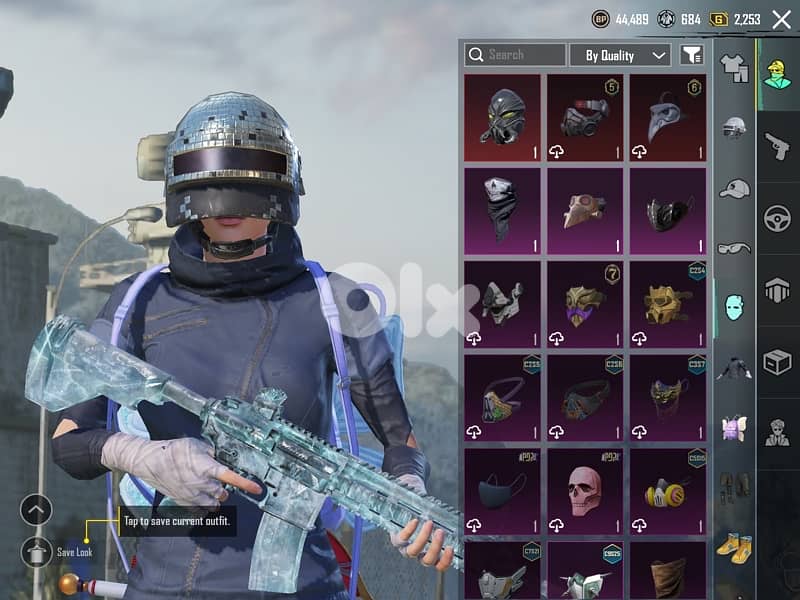Screen dimensions: 800x600
Task: Click the inventory Search field
Action: [516, 55]
